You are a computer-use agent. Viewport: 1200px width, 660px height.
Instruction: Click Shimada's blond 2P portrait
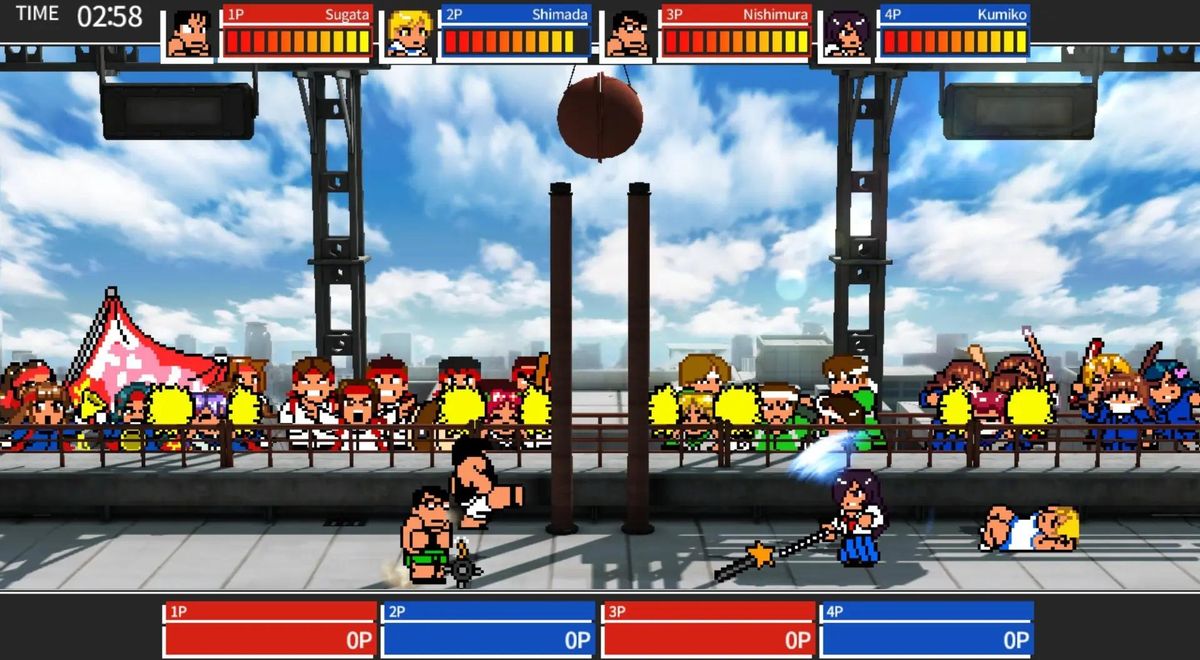click(408, 34)
